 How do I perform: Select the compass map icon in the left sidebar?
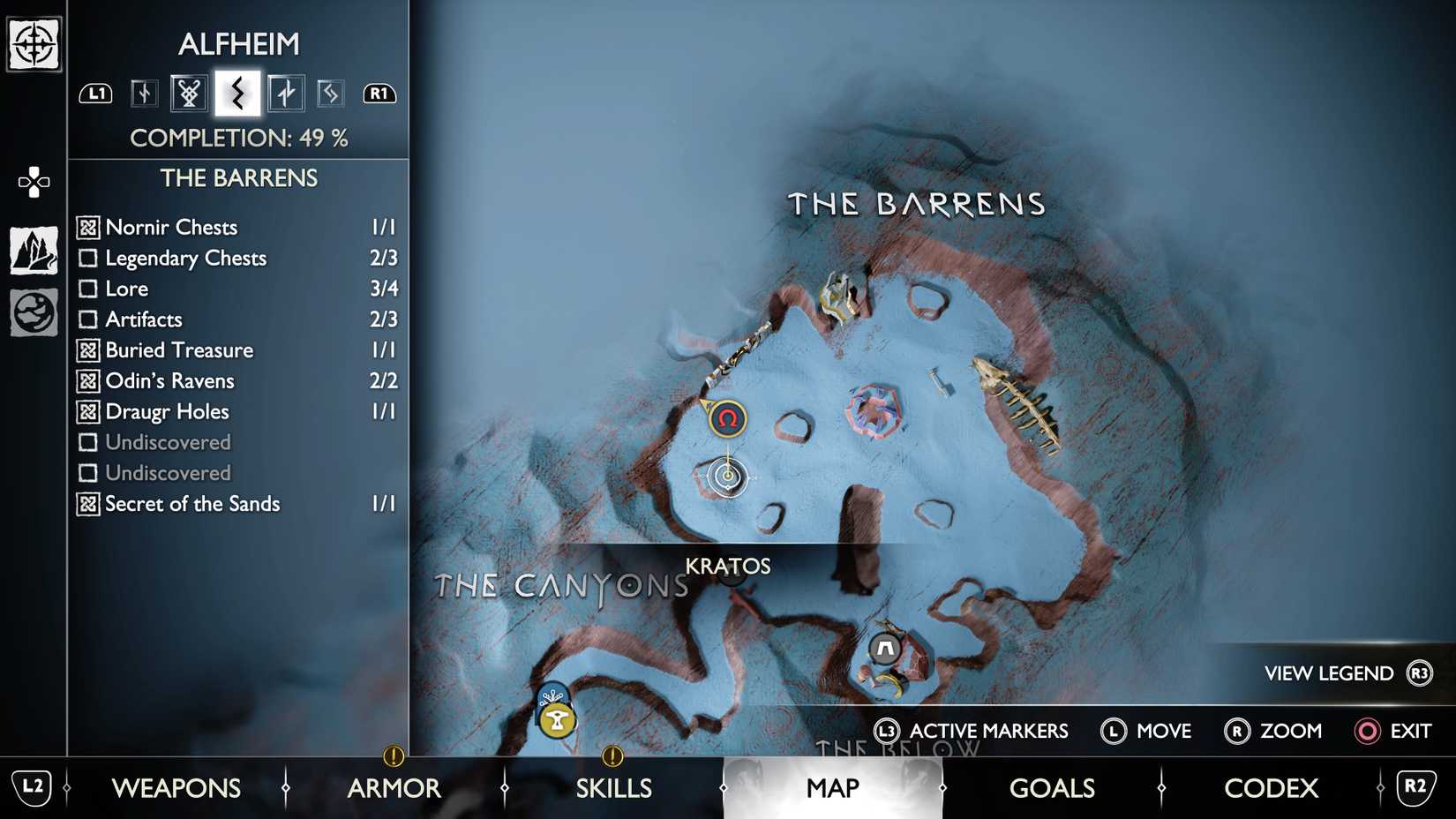coord(33,42)
